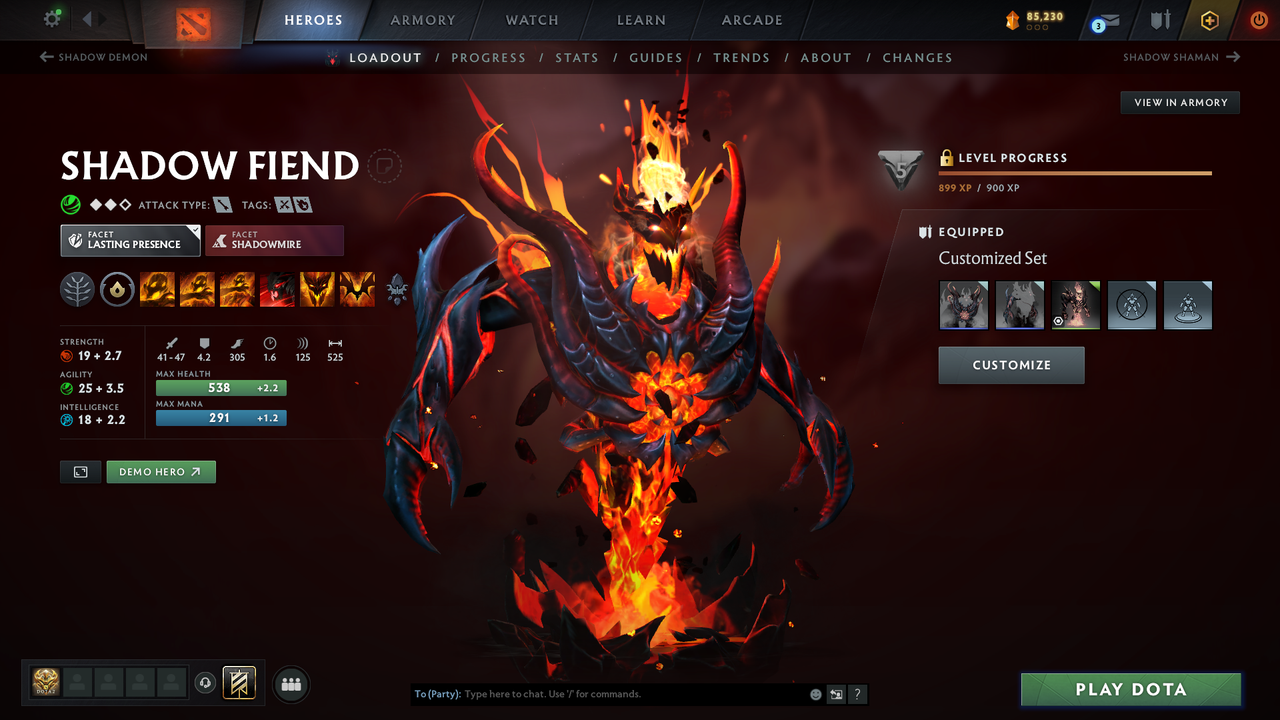Viewport: 1280px width, 720px height.
Task: Open the friends and party list
Action: (289, 683)
